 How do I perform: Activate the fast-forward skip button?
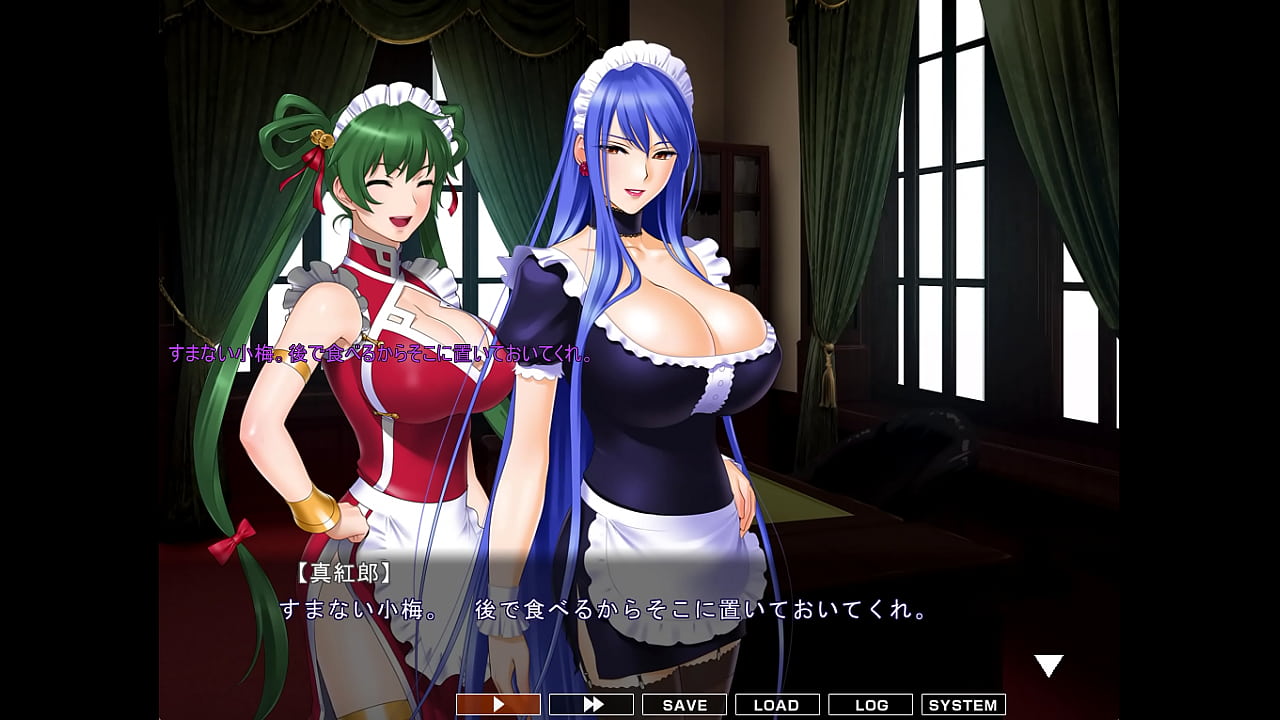coord(592,705)
